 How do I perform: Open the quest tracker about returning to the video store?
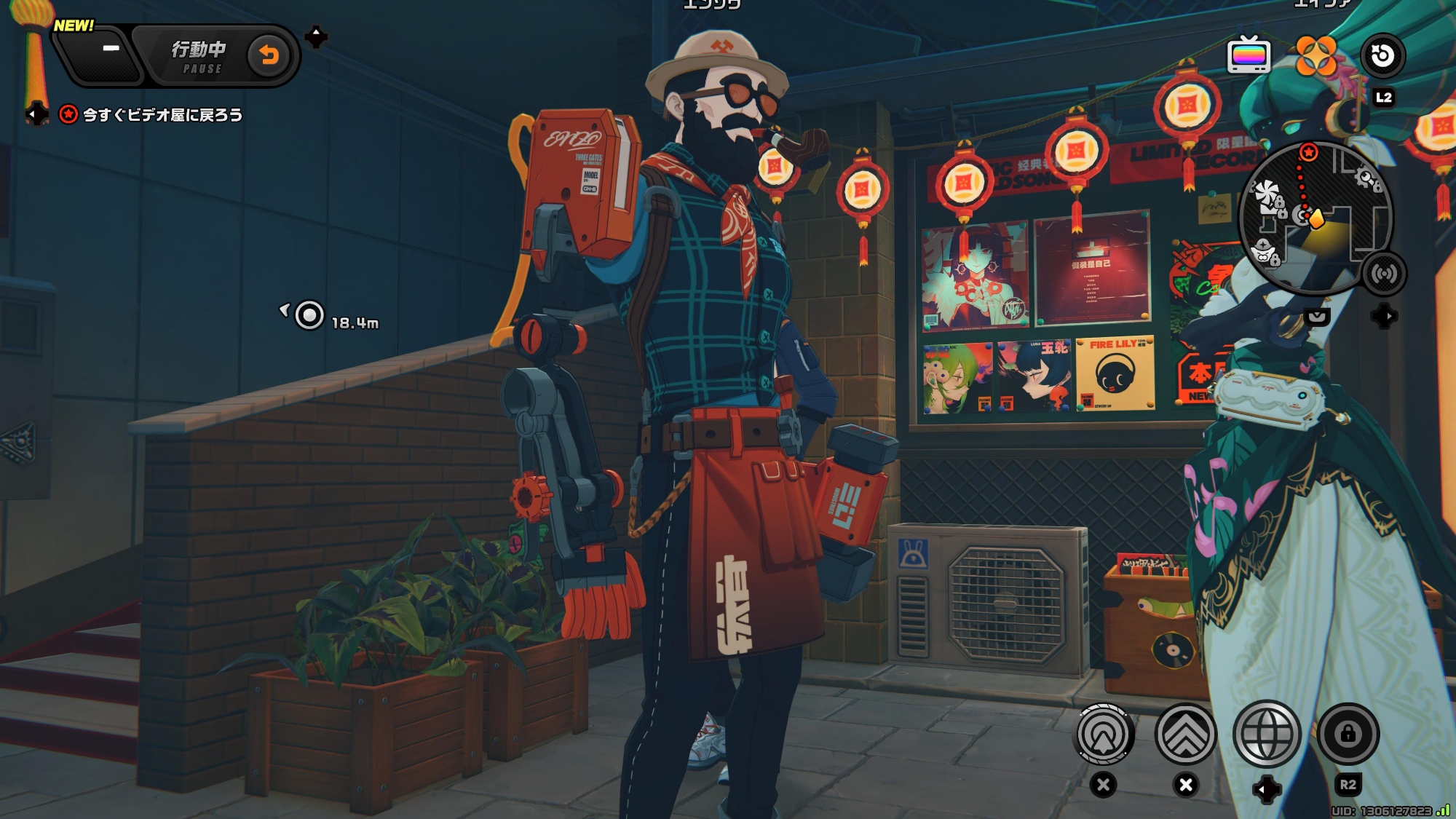click(162, 115)
